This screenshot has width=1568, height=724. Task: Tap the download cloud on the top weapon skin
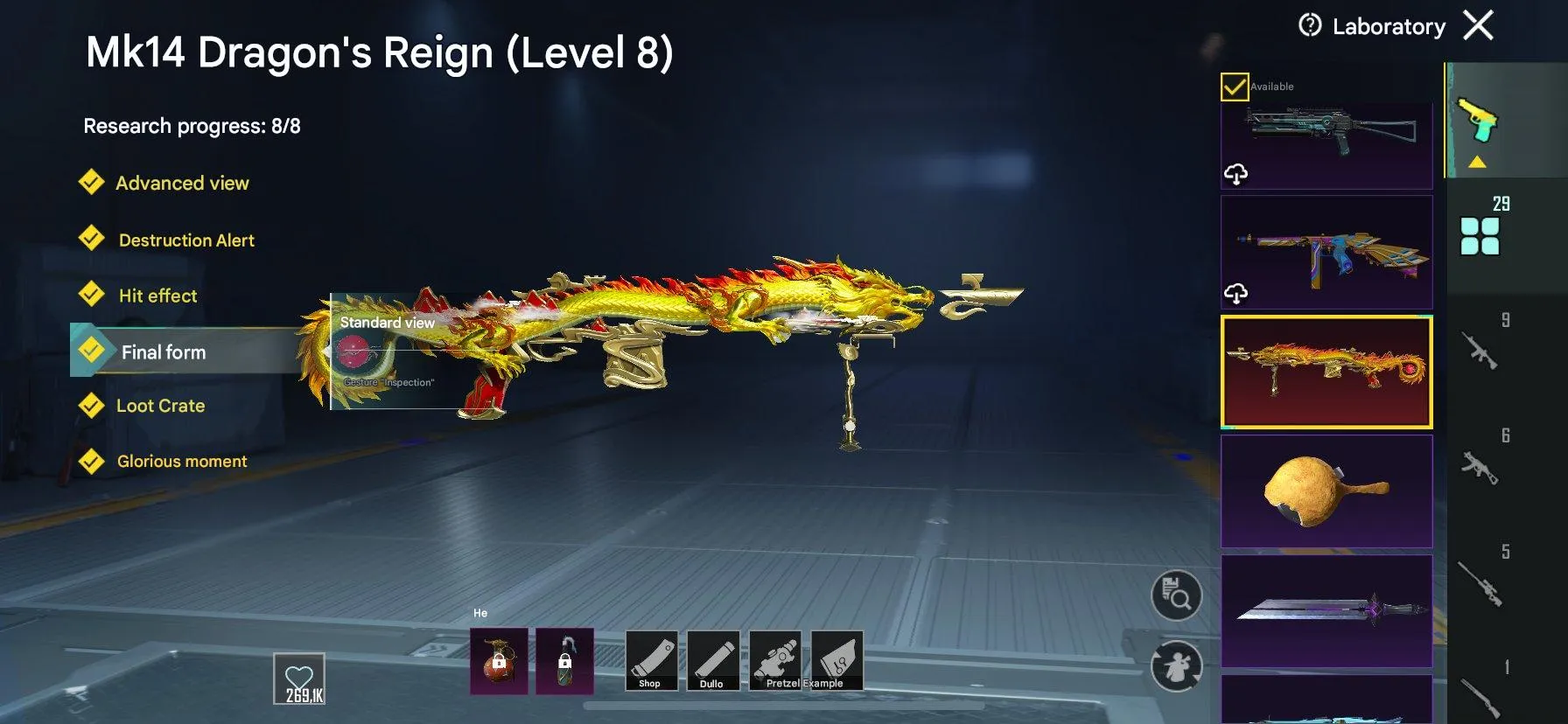[1237, 172]
